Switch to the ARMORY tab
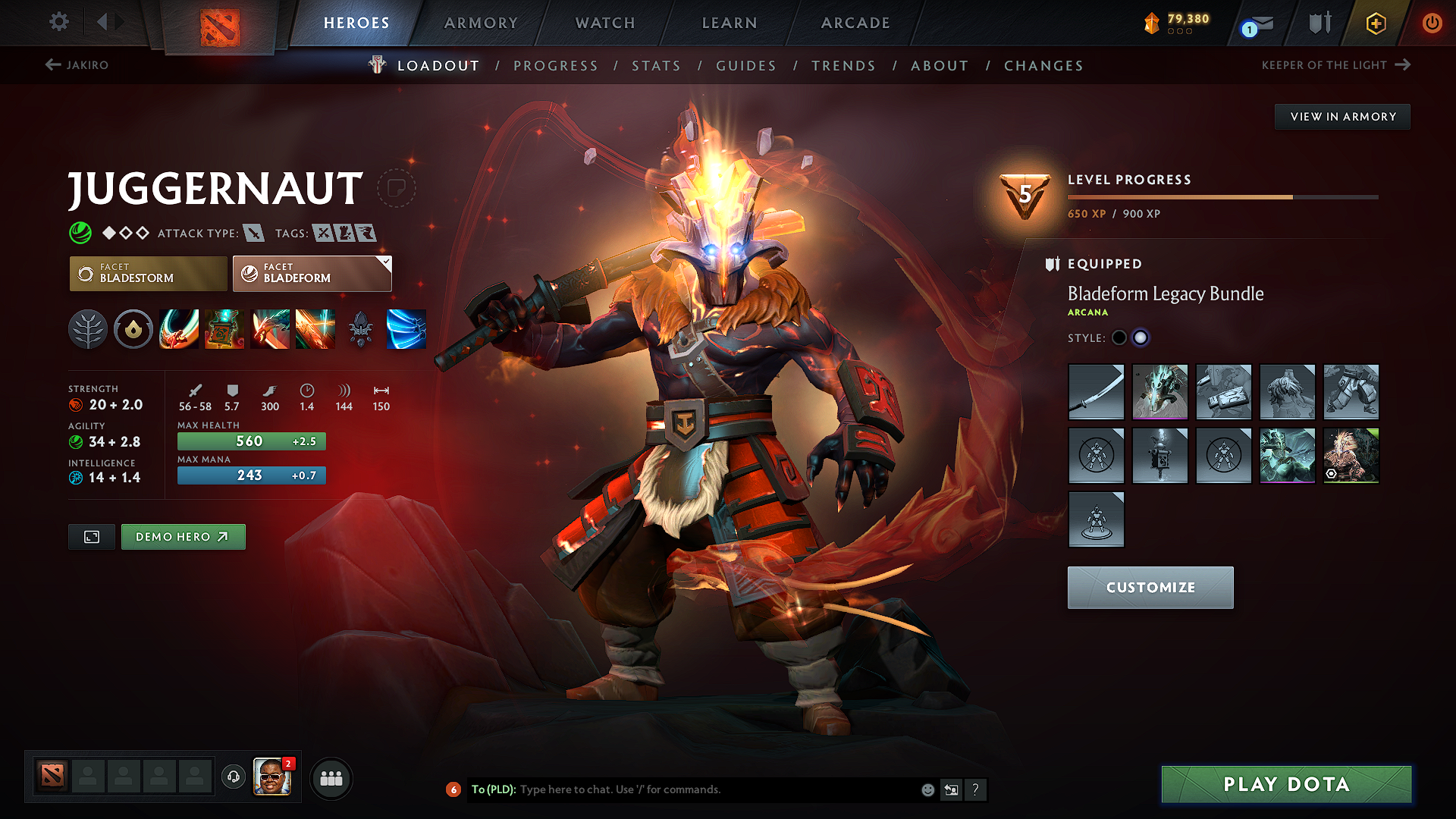 click(x=480, y=23)
